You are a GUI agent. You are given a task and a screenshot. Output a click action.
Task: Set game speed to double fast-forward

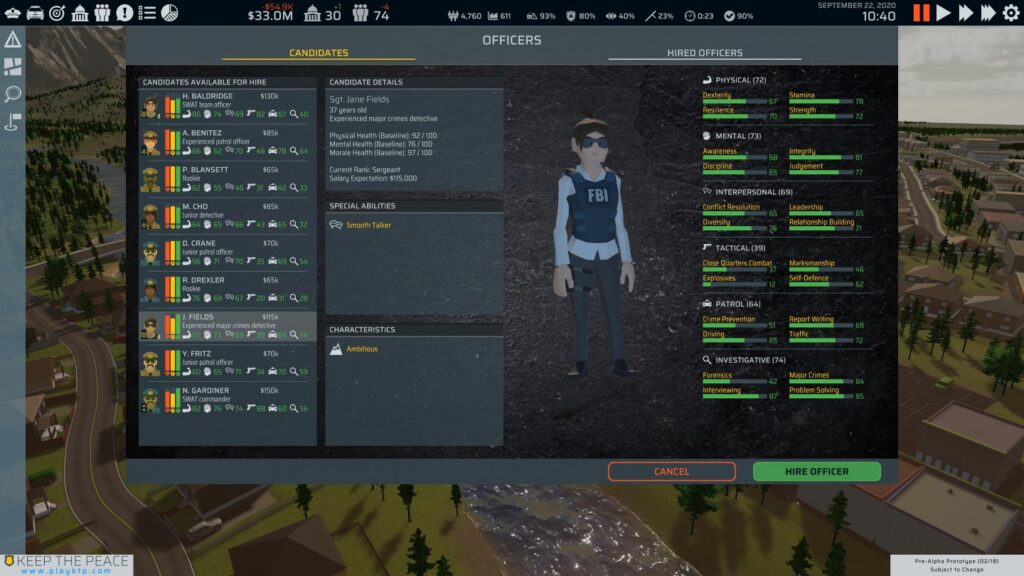click(x=965, y=13)
